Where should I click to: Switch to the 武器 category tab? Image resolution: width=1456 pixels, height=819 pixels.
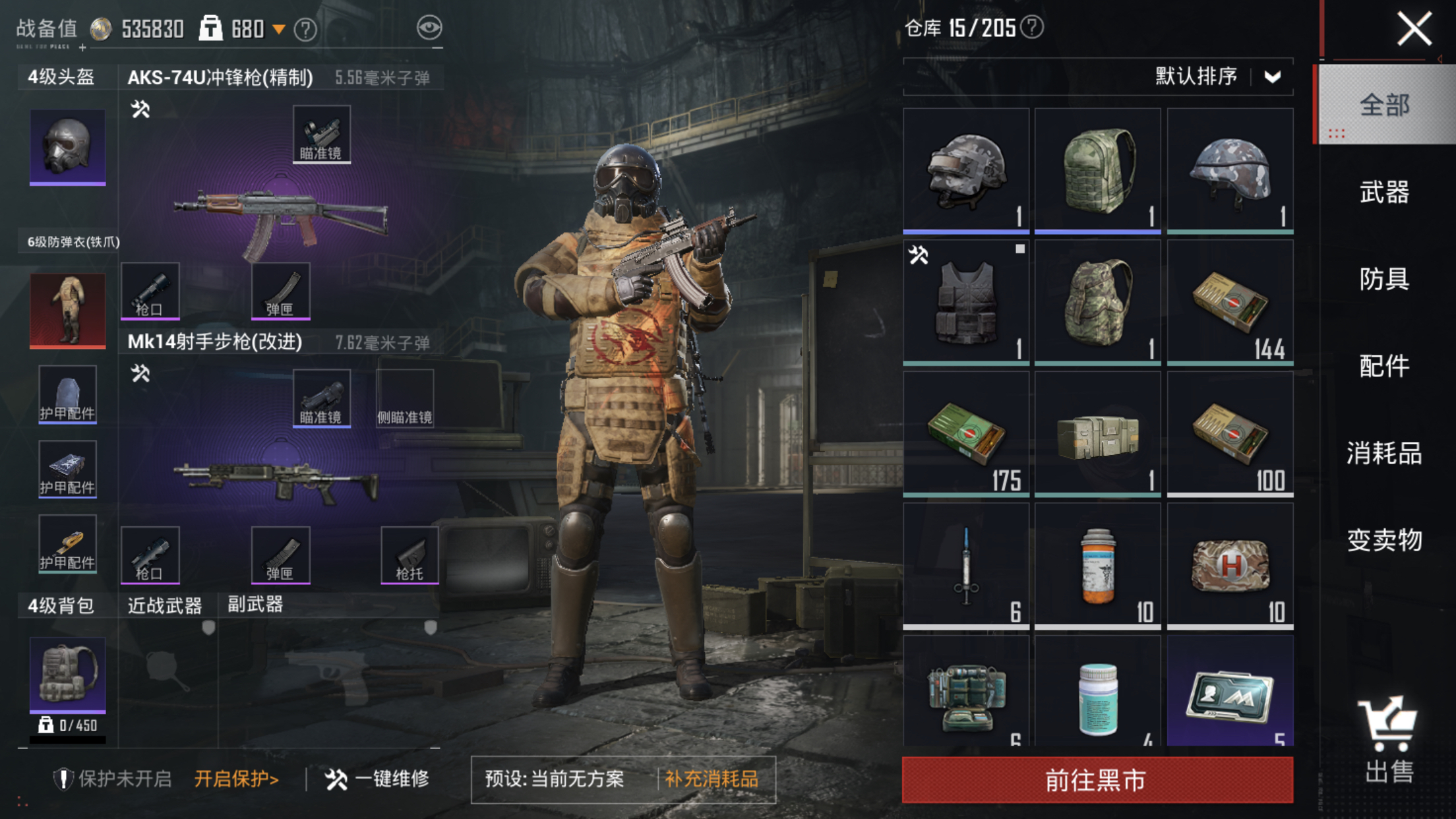(x=1384, y=193)
